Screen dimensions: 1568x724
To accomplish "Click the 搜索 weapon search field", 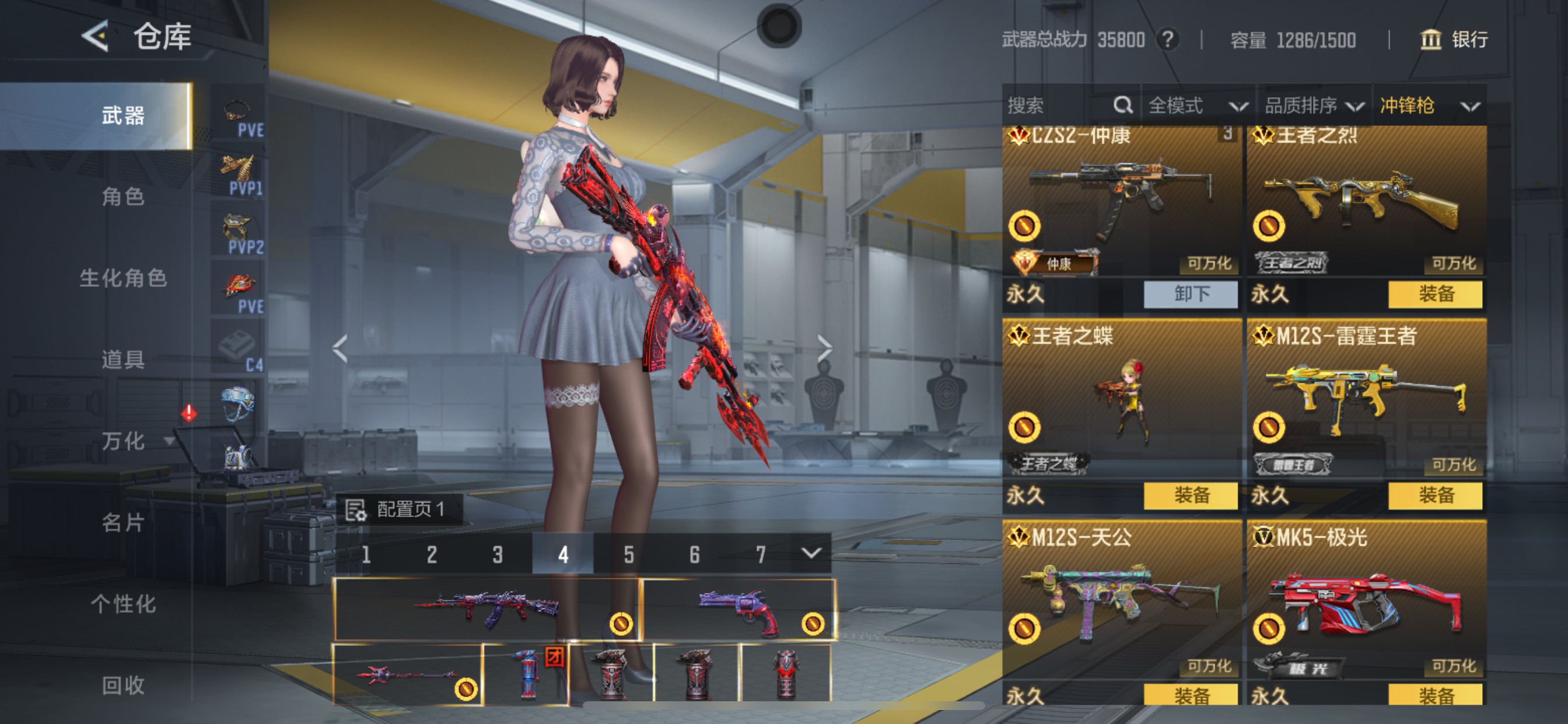I will pyautogui.click(x=1059, y=106).
